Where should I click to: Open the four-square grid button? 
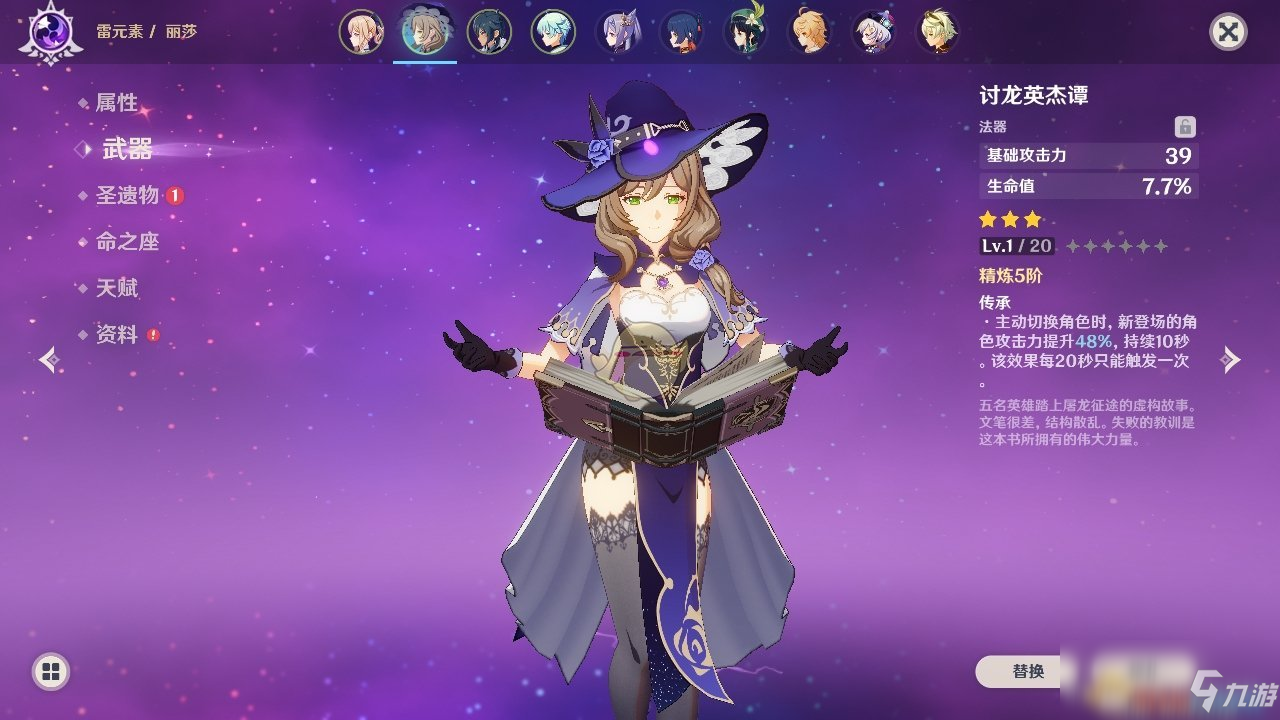pyautogui.click(x=50, y=671)
